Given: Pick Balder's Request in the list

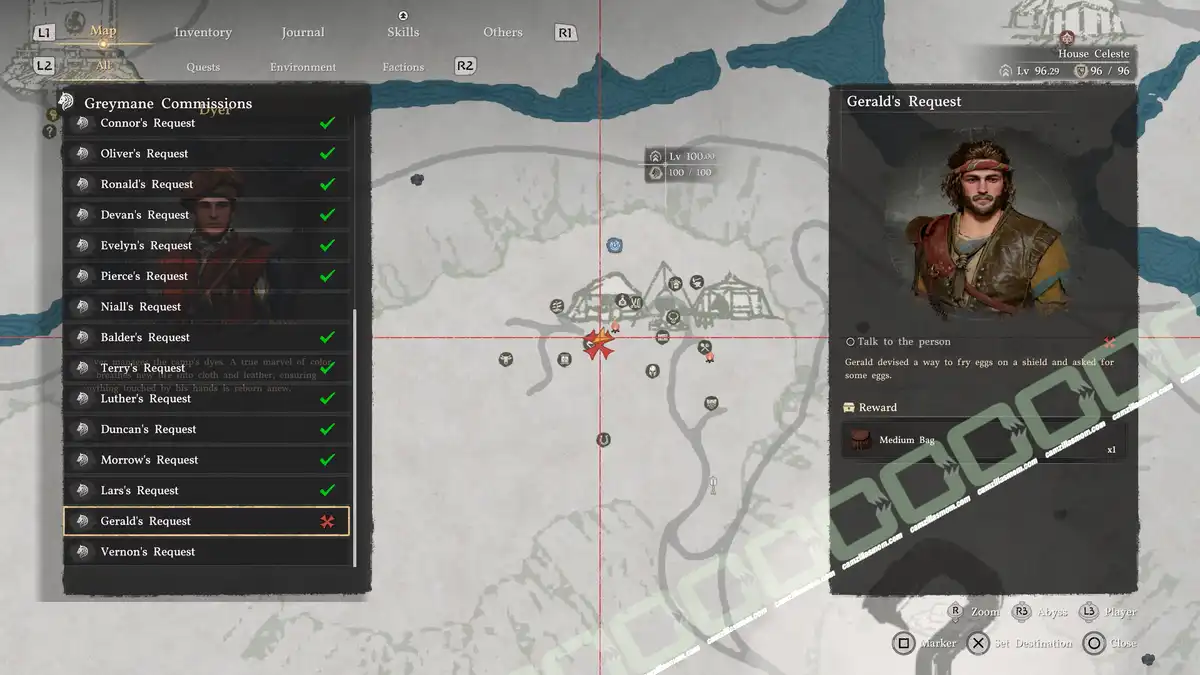Looking at the screenshot, I should click(207, 338).
